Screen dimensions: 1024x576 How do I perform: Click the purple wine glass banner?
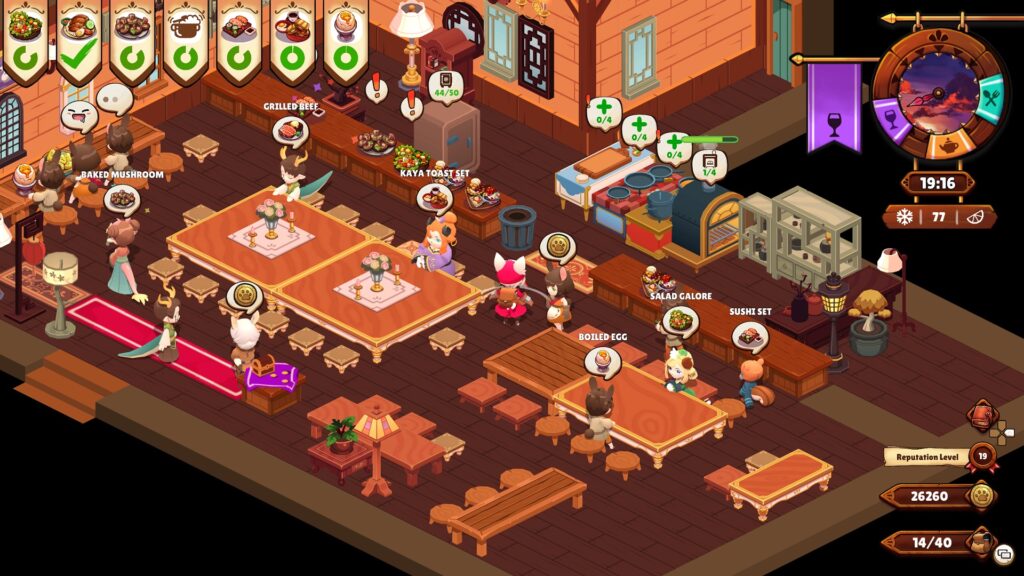tap(833, 110)
